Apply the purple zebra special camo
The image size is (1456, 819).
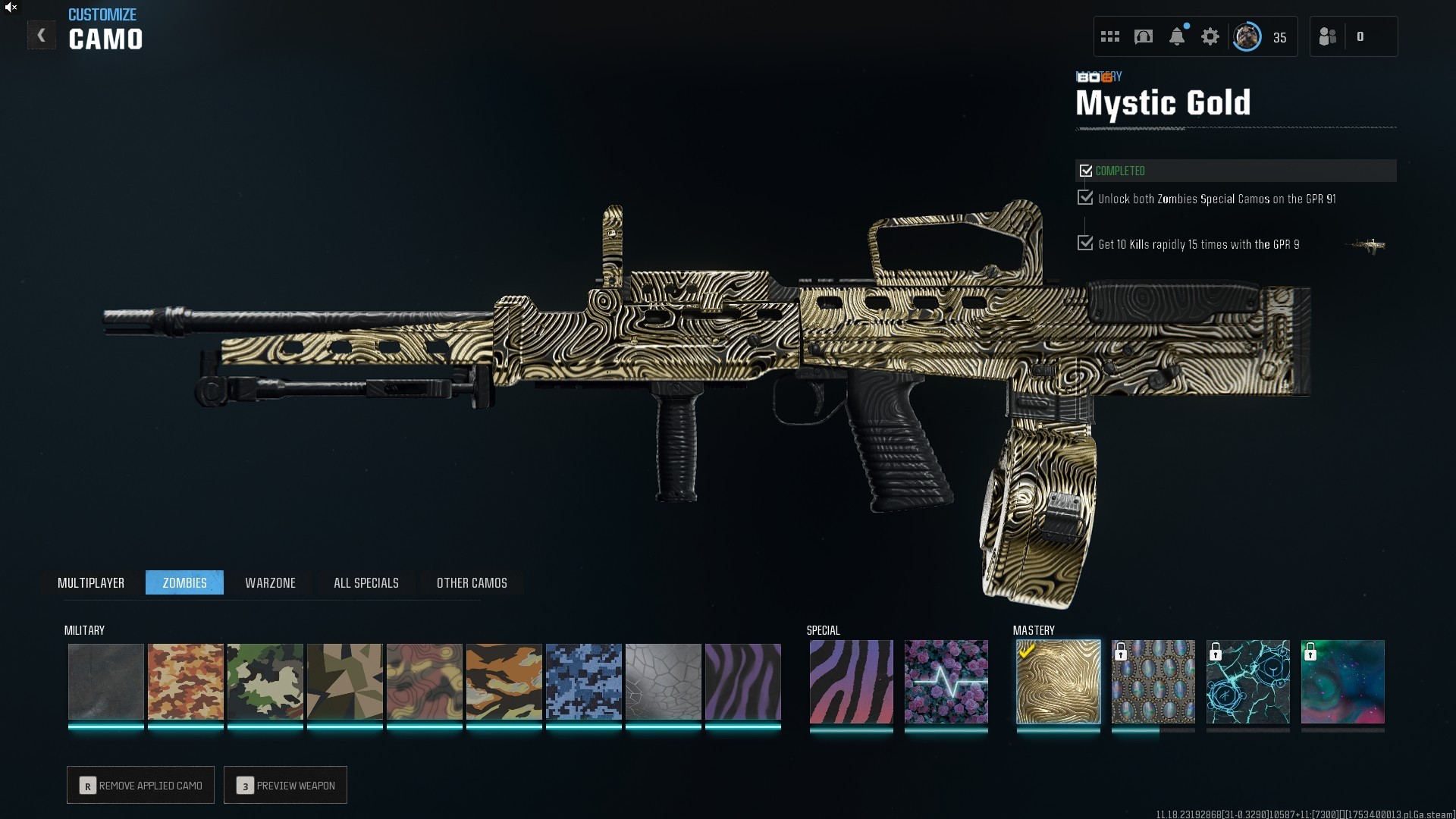(x=851, y=681)
